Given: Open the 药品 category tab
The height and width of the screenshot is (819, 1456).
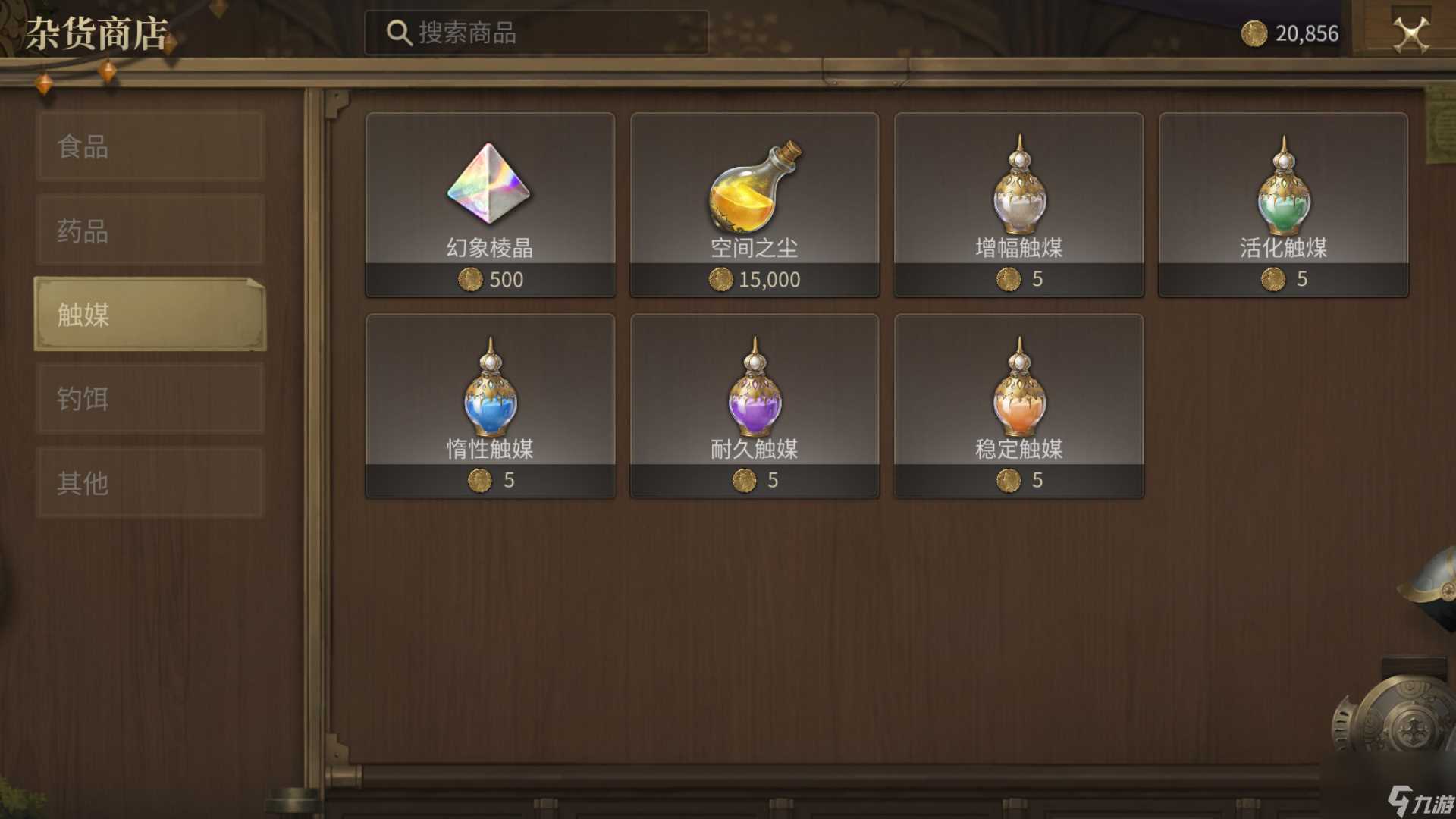Looking at the screenshot, I should click(149, 232).
